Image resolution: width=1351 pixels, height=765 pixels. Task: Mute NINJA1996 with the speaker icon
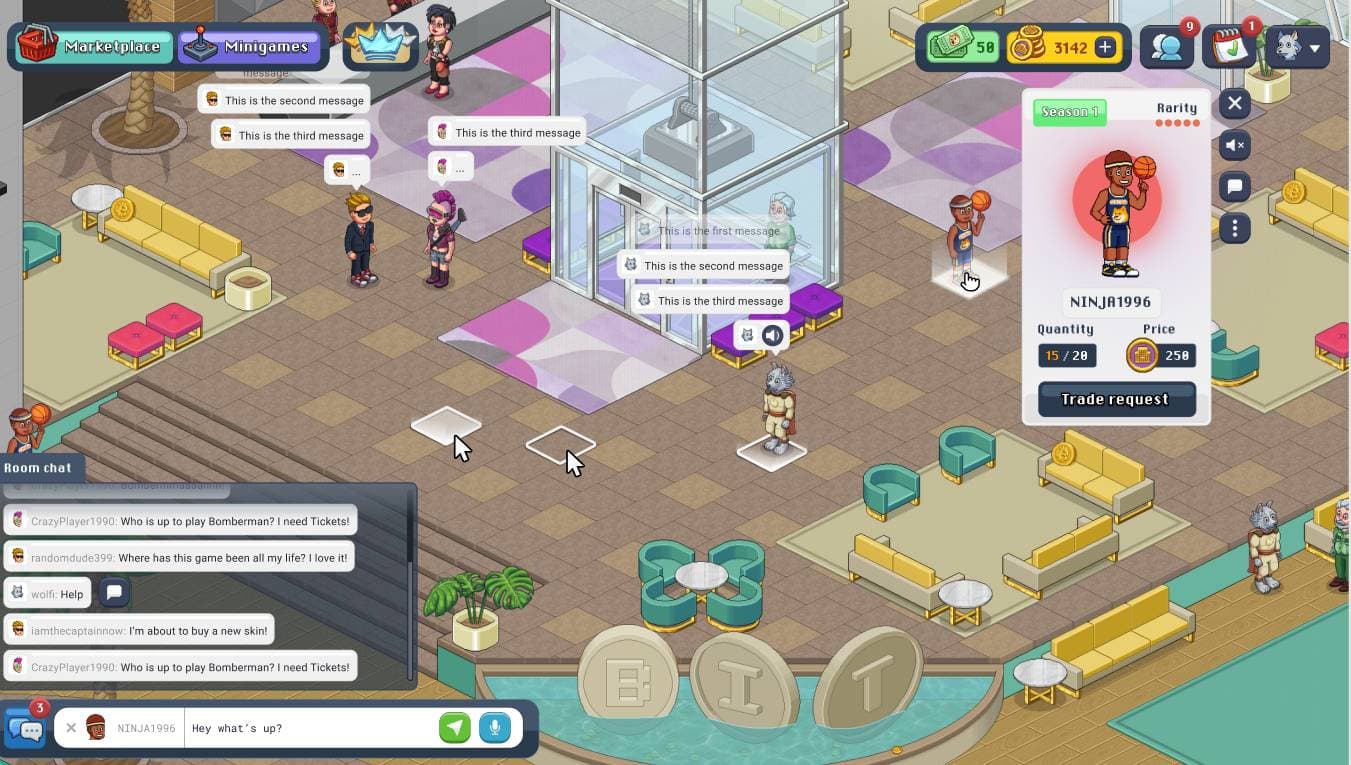[x=1235, y=145]
